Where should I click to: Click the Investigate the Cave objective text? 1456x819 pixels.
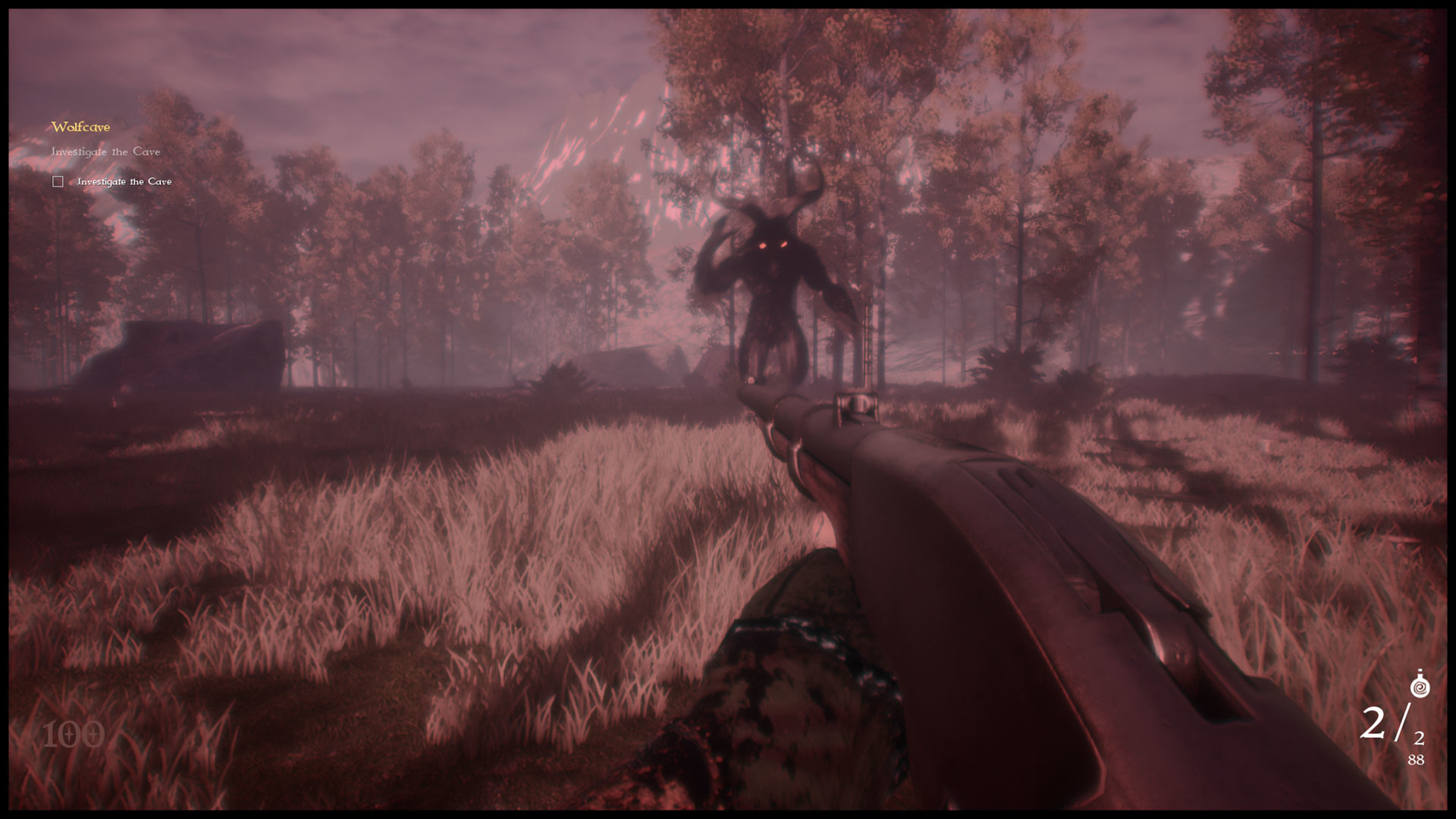click(124, 181)
